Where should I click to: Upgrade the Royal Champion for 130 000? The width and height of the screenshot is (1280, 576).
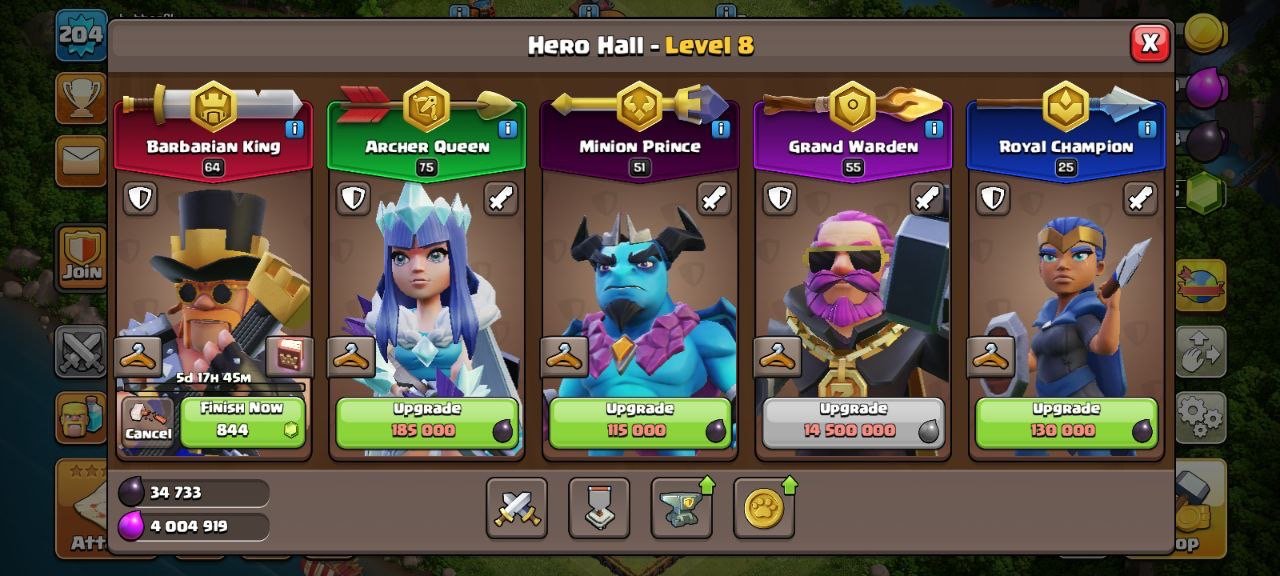point(1066,422)
